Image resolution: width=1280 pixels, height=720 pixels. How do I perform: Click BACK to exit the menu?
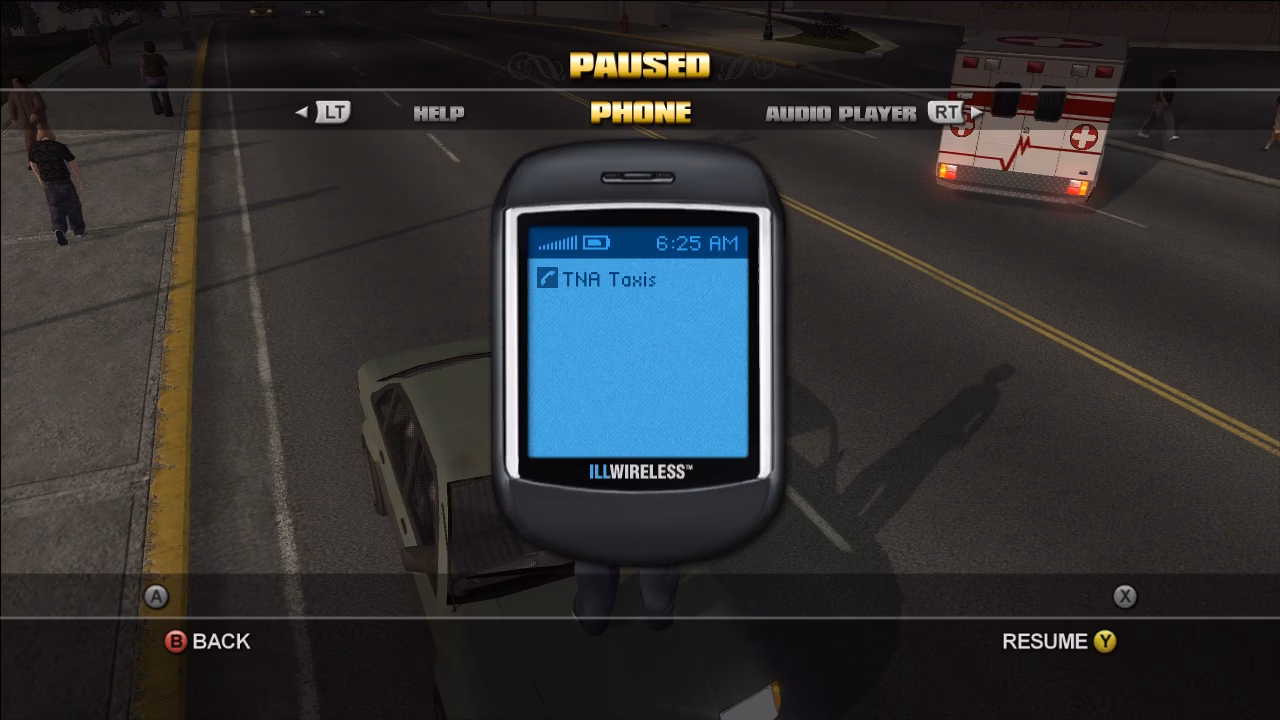tap(222, 641)
